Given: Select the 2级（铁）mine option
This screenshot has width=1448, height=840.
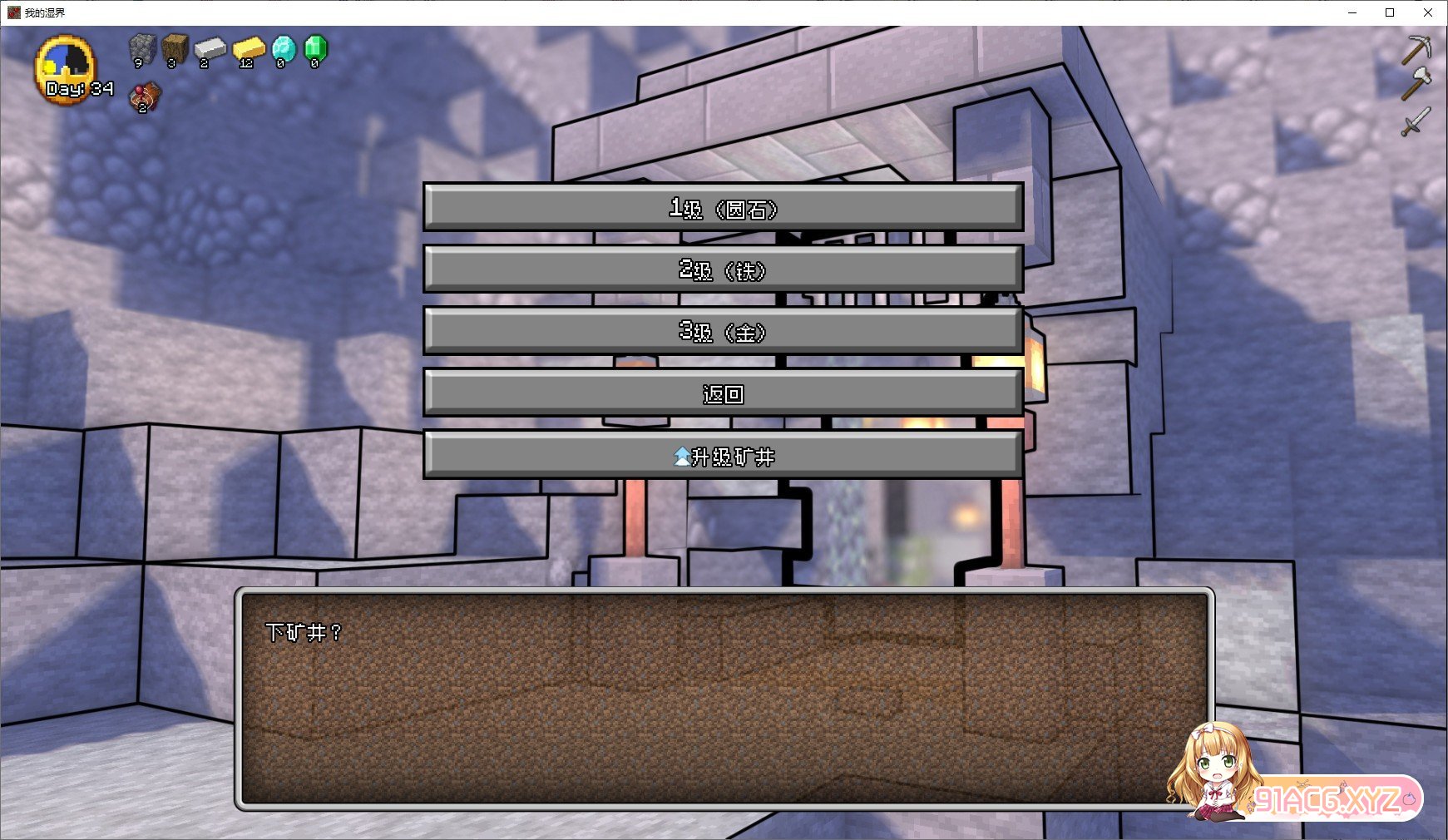Looking at the screenshot, I should tap(723, 269).
